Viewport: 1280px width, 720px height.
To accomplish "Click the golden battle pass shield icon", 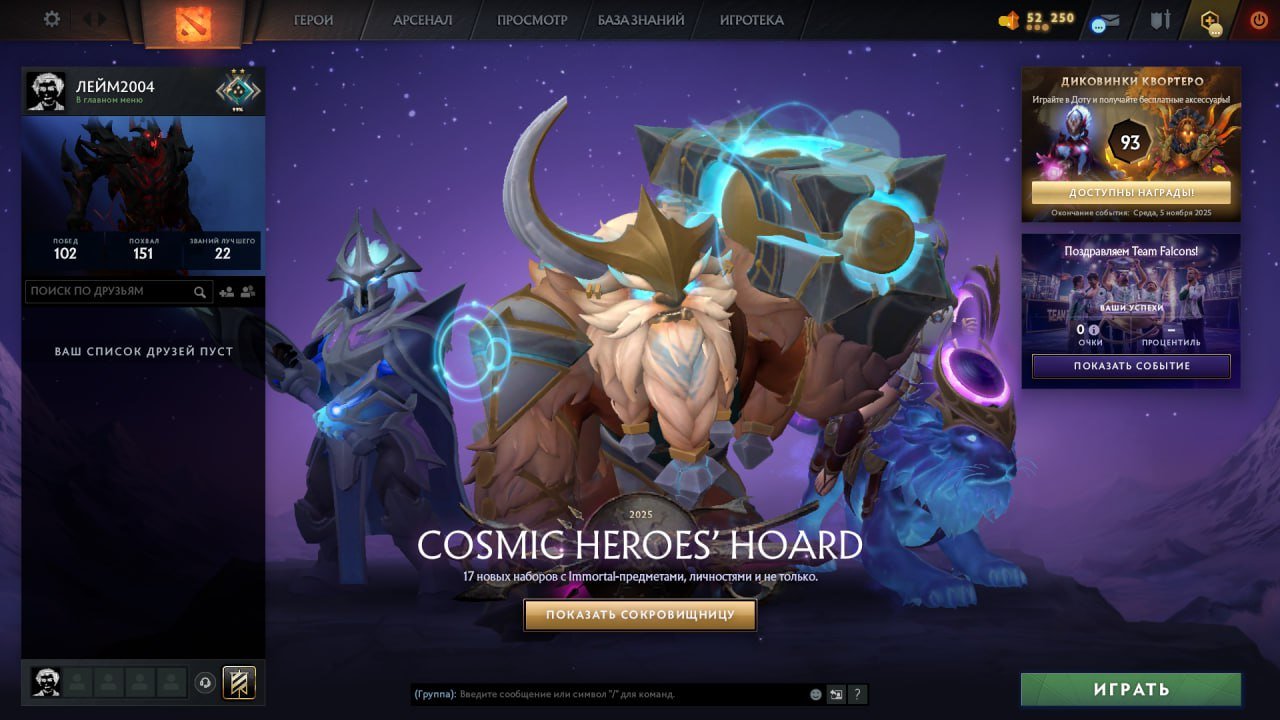I will (x=237, y=682).
